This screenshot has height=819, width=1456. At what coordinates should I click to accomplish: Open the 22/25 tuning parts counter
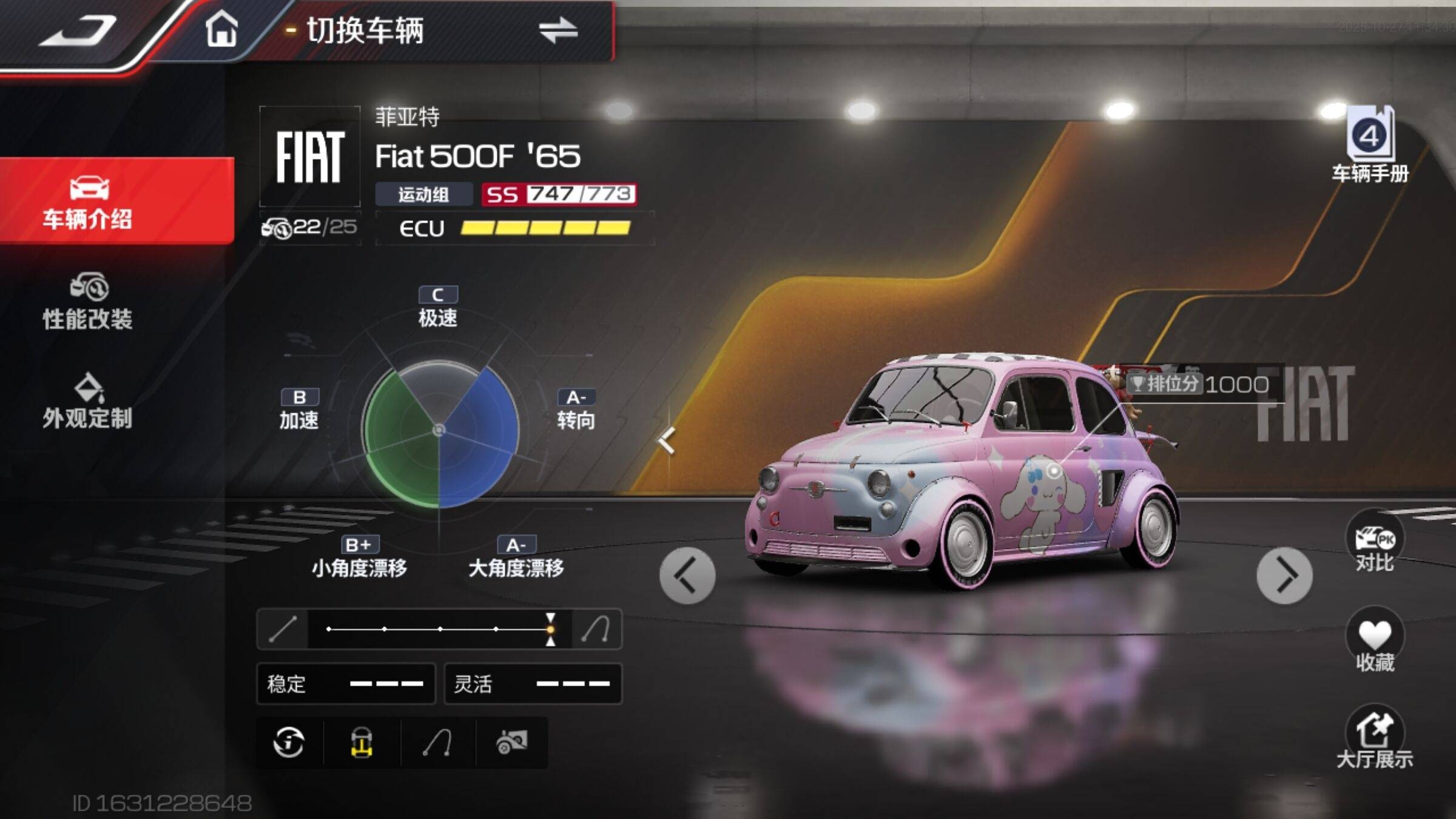coord(310,228)
